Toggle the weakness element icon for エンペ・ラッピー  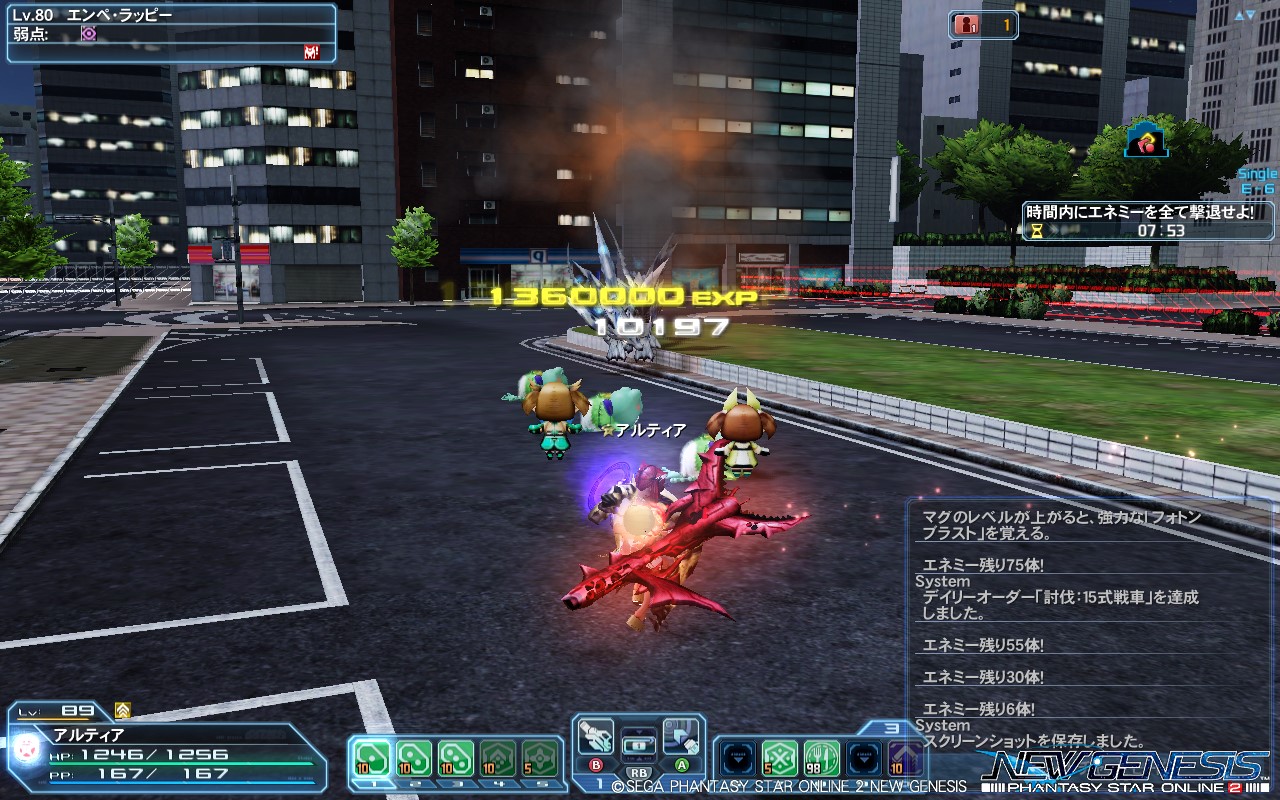coord(88,33)
